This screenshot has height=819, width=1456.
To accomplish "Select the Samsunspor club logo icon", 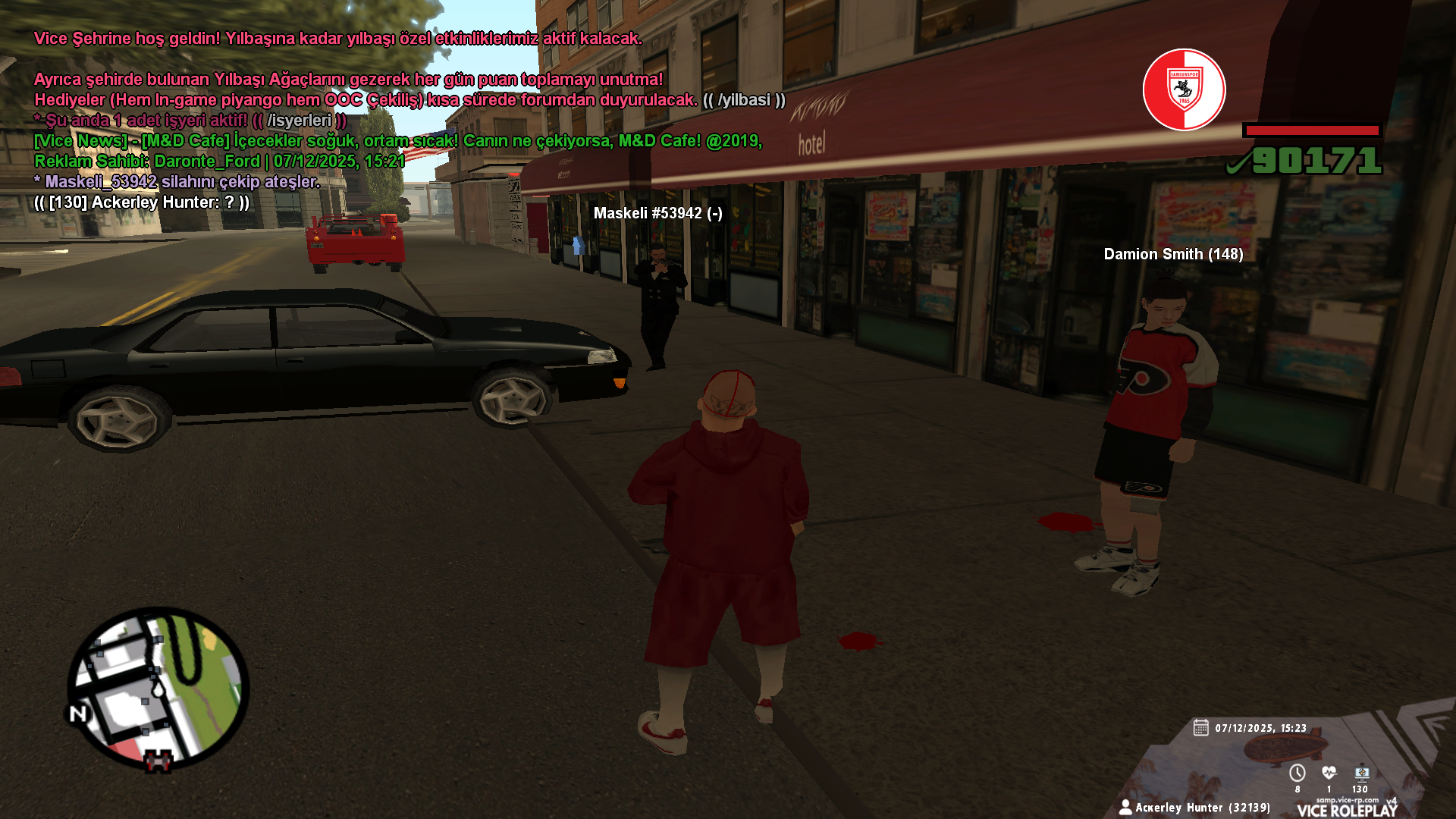I will tap(1184, 89).
